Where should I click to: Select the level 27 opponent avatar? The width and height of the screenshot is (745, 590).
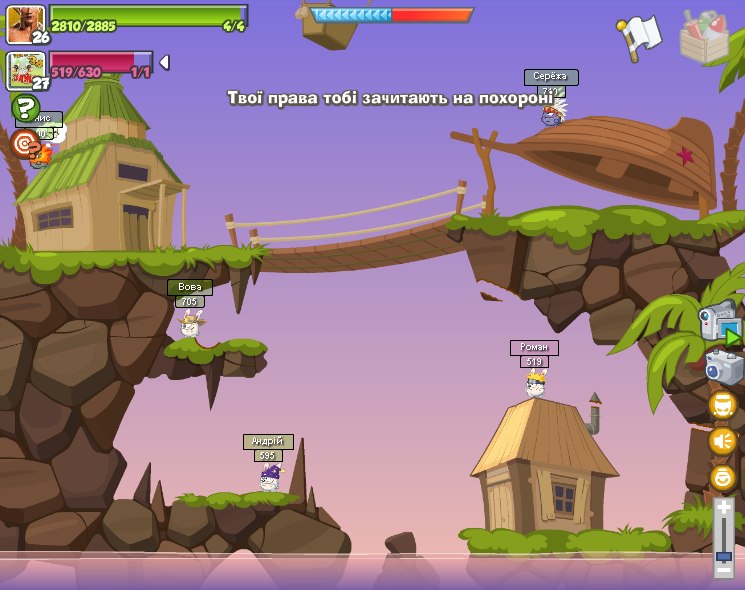click(25, 70)
